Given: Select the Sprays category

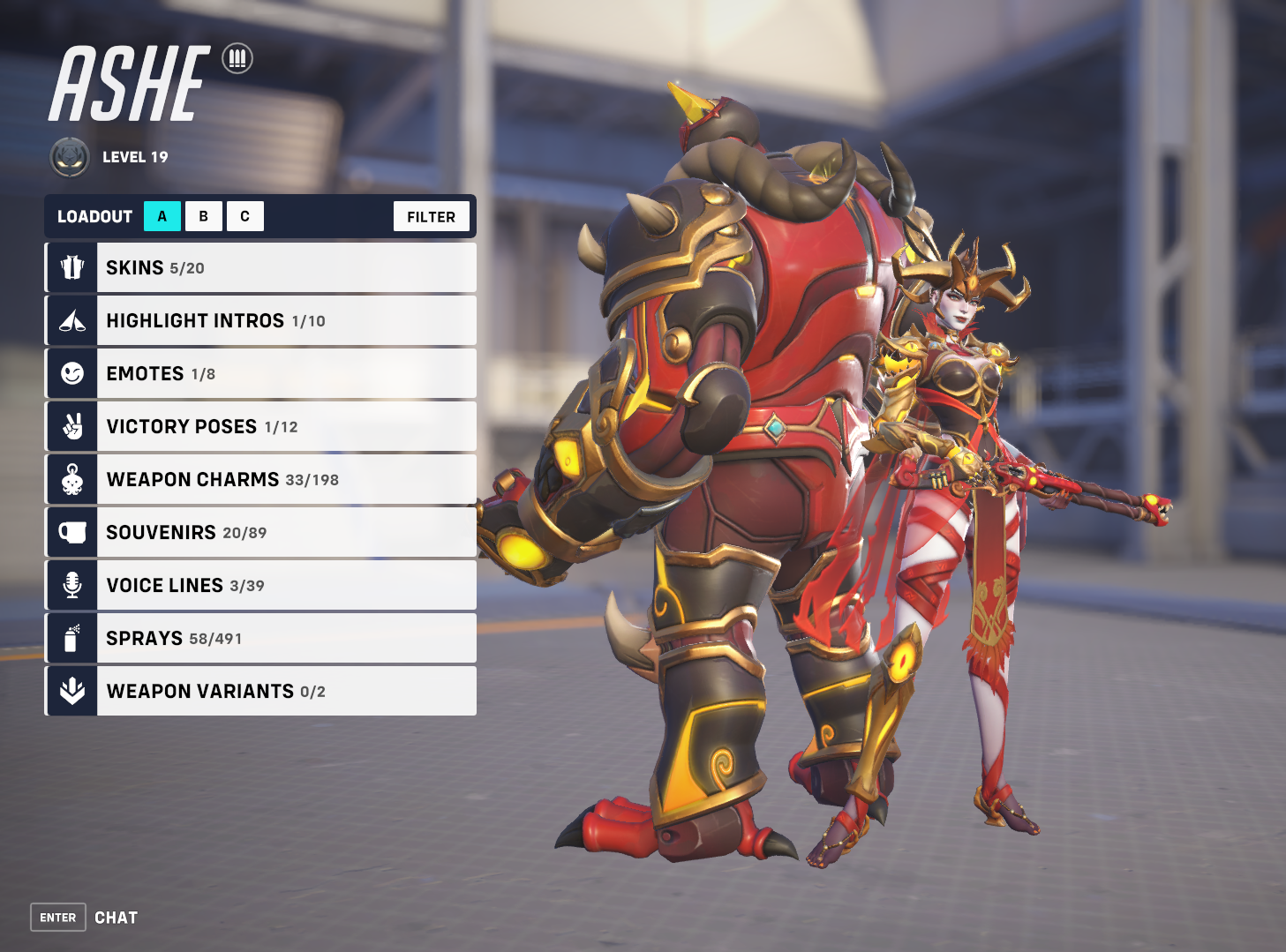Looking at the screenshot, I should click(x=260, y=638).
